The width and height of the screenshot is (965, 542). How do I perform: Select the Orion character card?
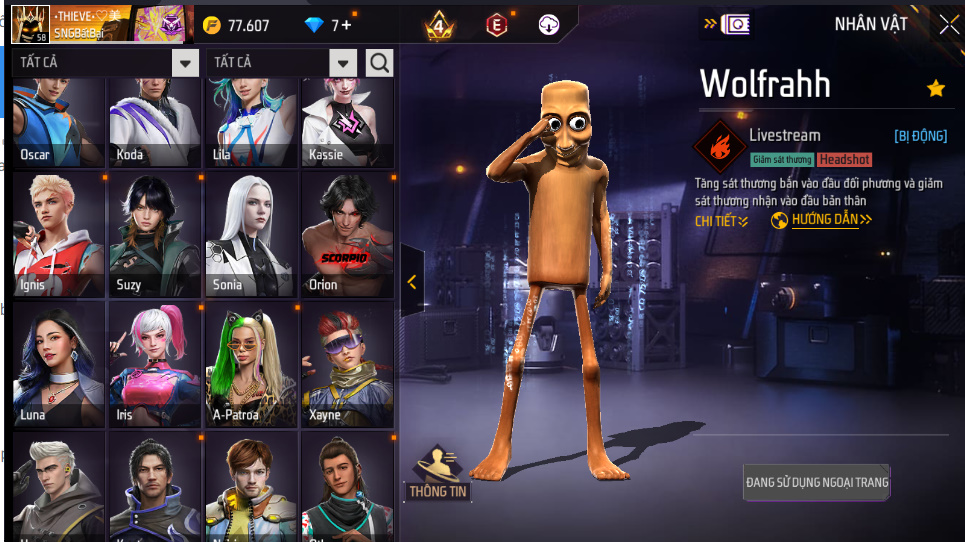[x=348, y=236]
